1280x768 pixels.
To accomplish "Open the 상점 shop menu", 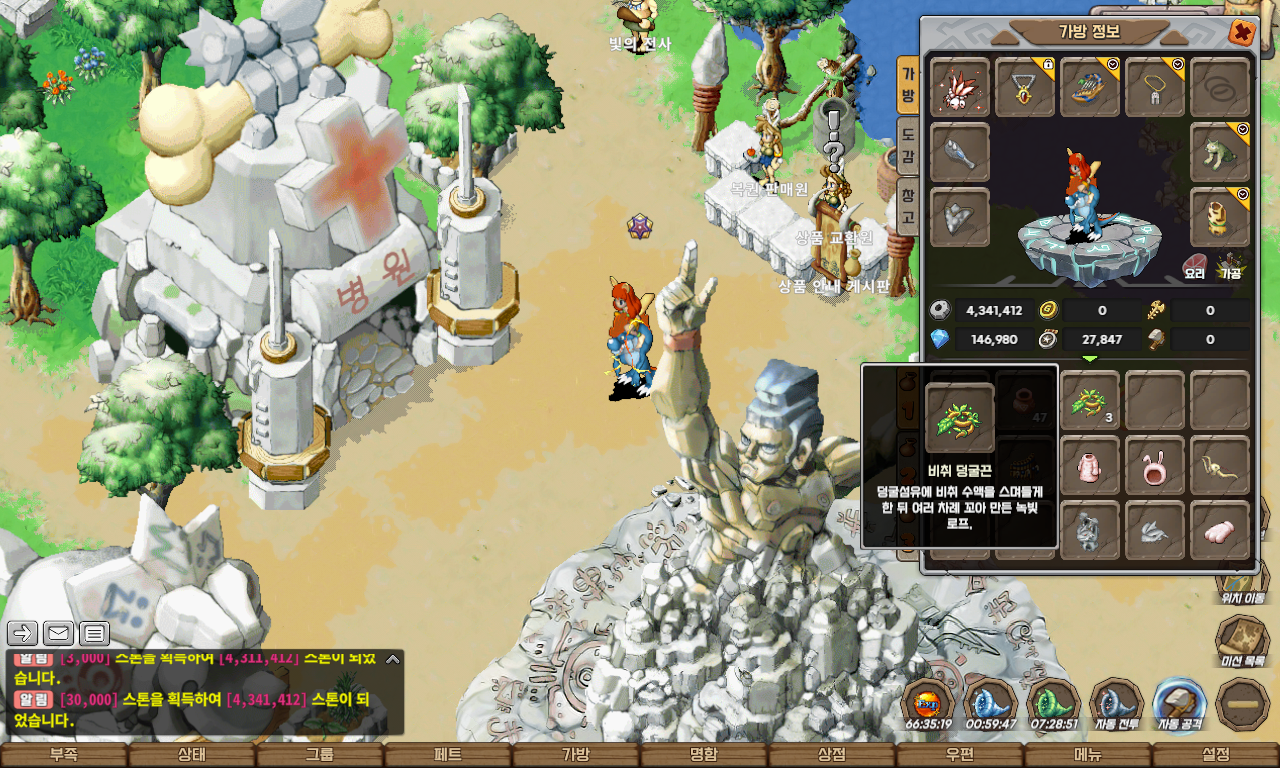I will click(x=832, y=755).
